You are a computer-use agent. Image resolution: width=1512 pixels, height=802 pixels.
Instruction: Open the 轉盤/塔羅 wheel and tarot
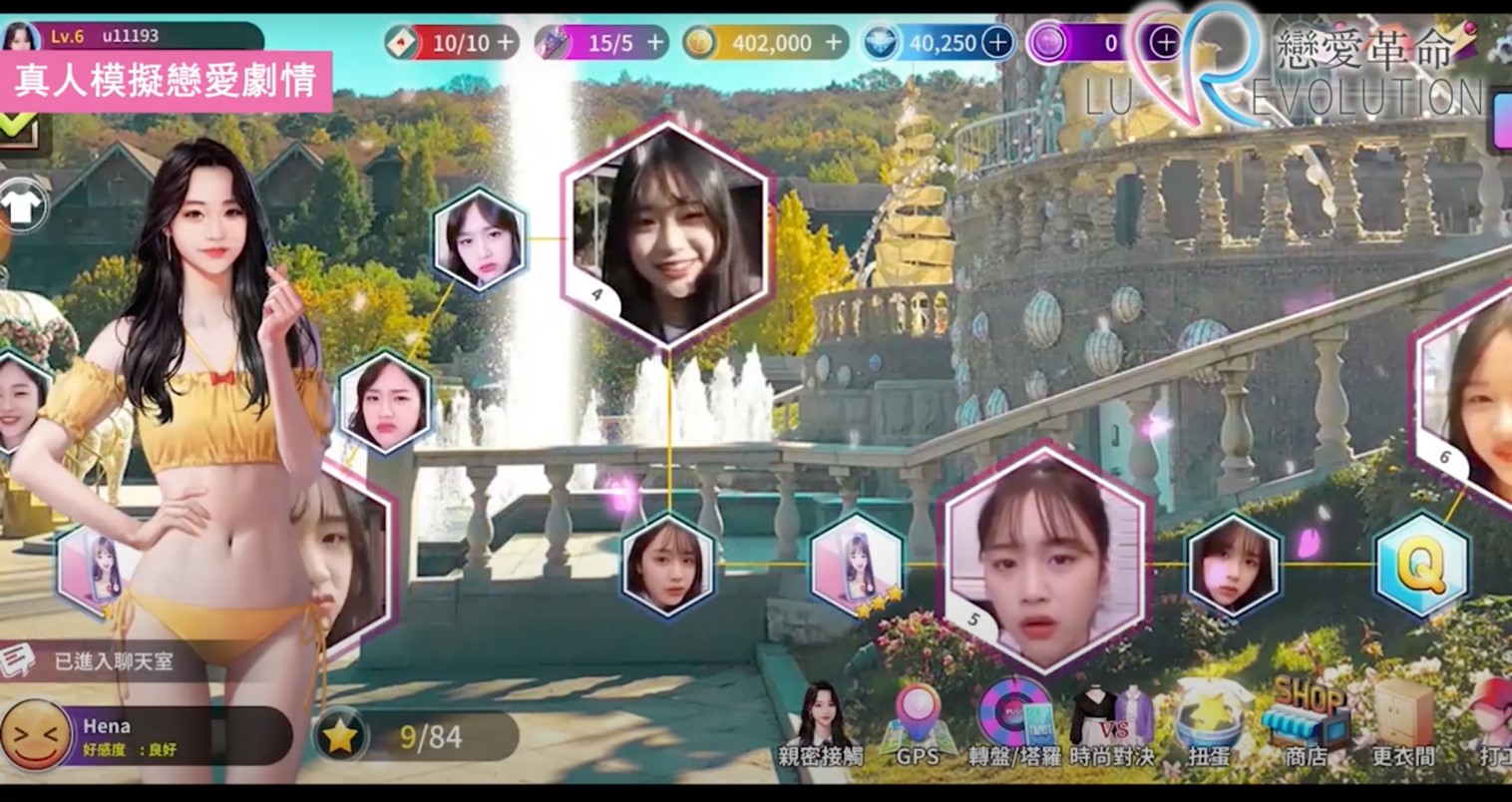click(1013, 725)
